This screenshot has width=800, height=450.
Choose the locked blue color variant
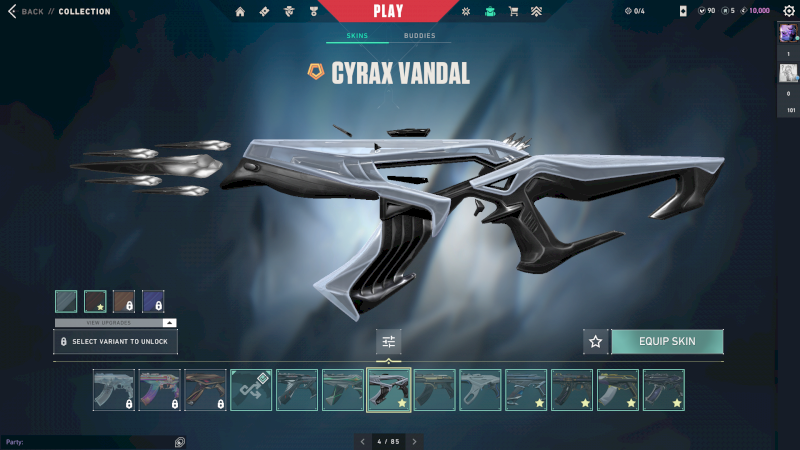click(x=153, y=302)
